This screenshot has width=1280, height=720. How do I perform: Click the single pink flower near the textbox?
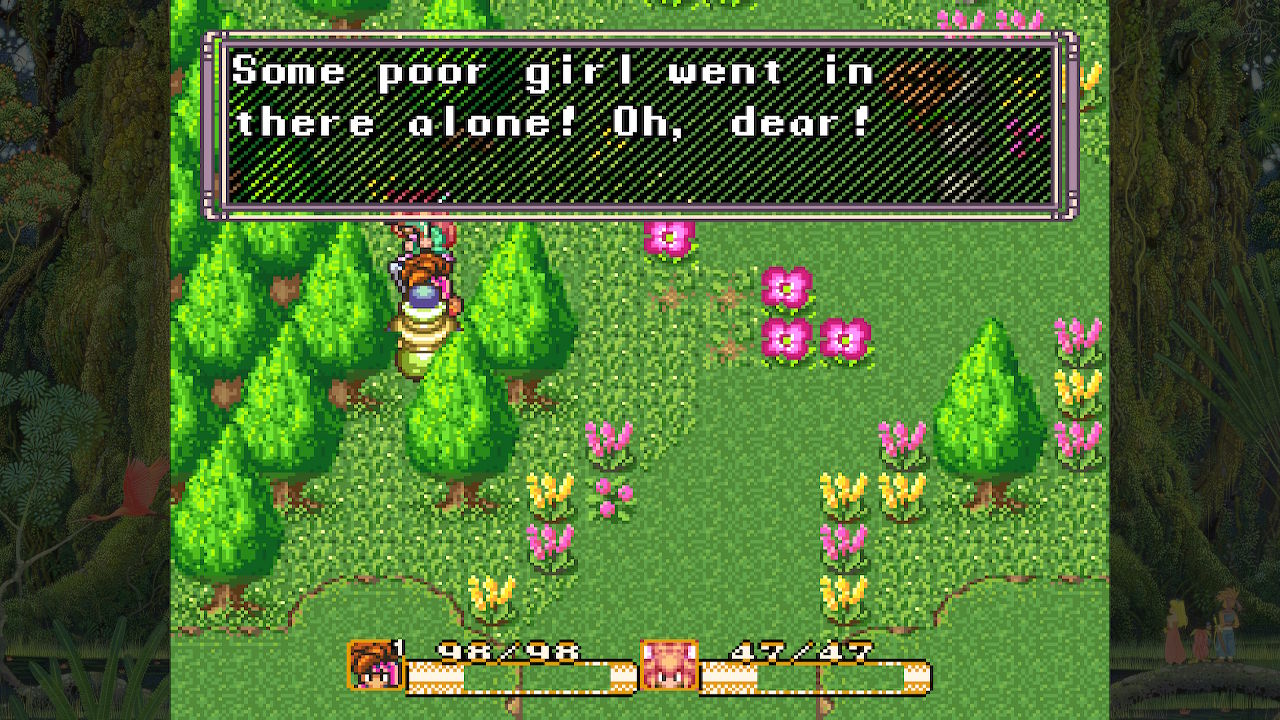point(665,241)
